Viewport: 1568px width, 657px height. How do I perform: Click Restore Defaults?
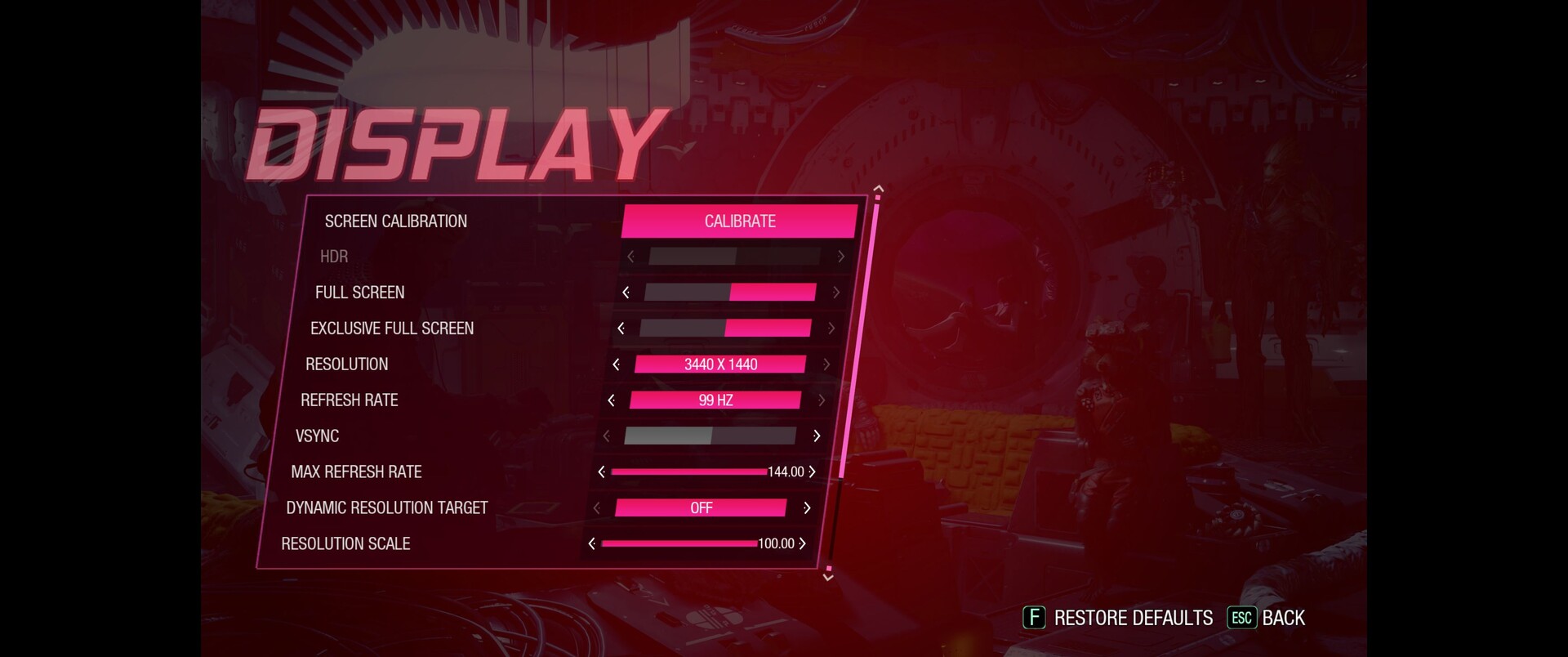pos(1118,618)
